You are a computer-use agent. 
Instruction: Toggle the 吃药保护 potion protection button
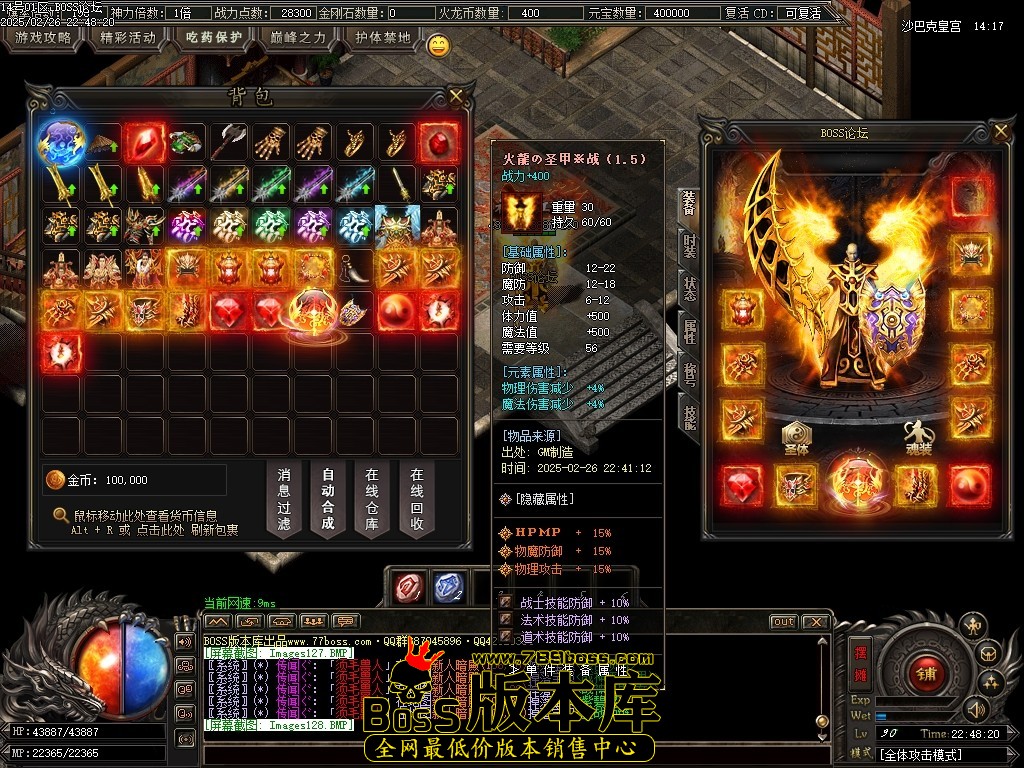click(x=214, y=39)
